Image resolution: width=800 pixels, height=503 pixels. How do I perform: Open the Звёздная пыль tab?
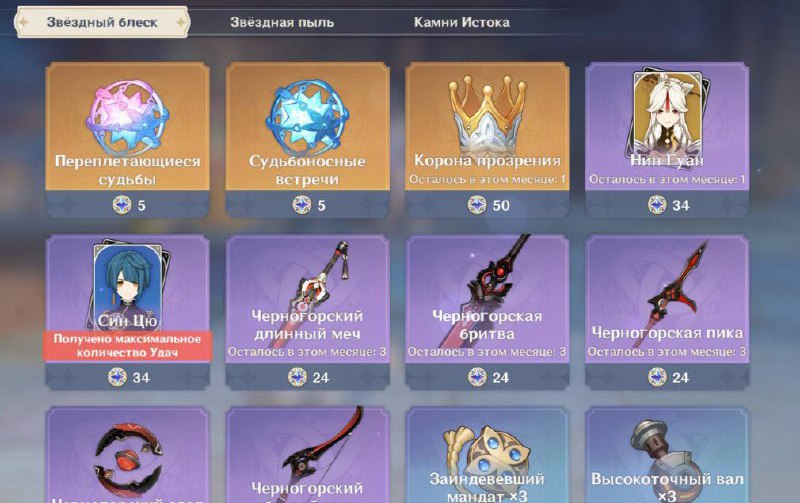point(282,22)
